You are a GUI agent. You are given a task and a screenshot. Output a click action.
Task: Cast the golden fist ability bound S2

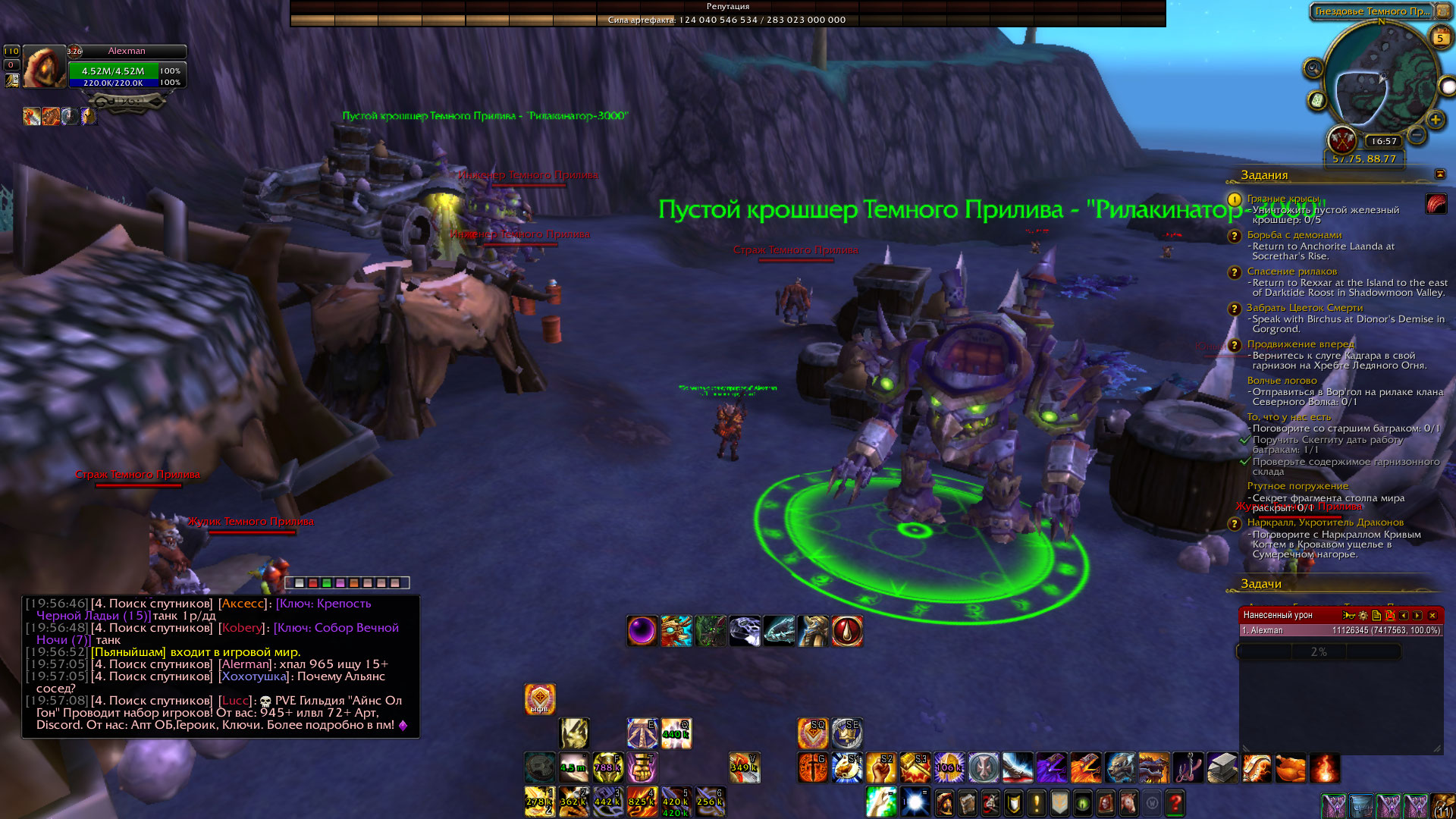pyautogui.click(x=880, y=768)
